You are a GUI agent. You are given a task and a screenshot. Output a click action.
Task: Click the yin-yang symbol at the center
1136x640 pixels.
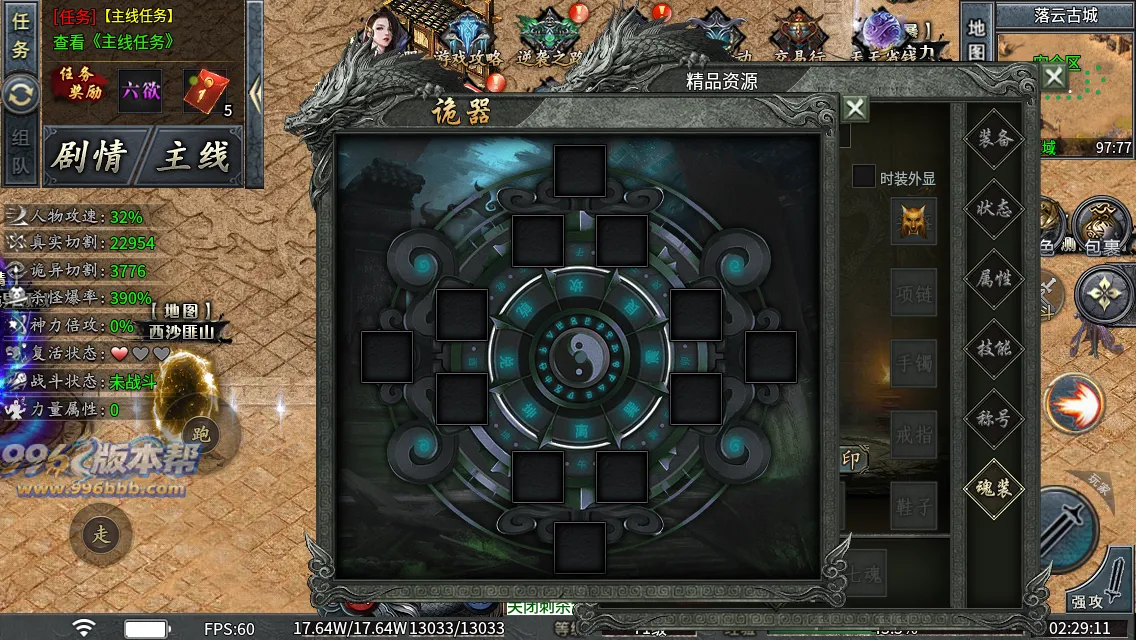pyautogui.click(x=579, y=354)
